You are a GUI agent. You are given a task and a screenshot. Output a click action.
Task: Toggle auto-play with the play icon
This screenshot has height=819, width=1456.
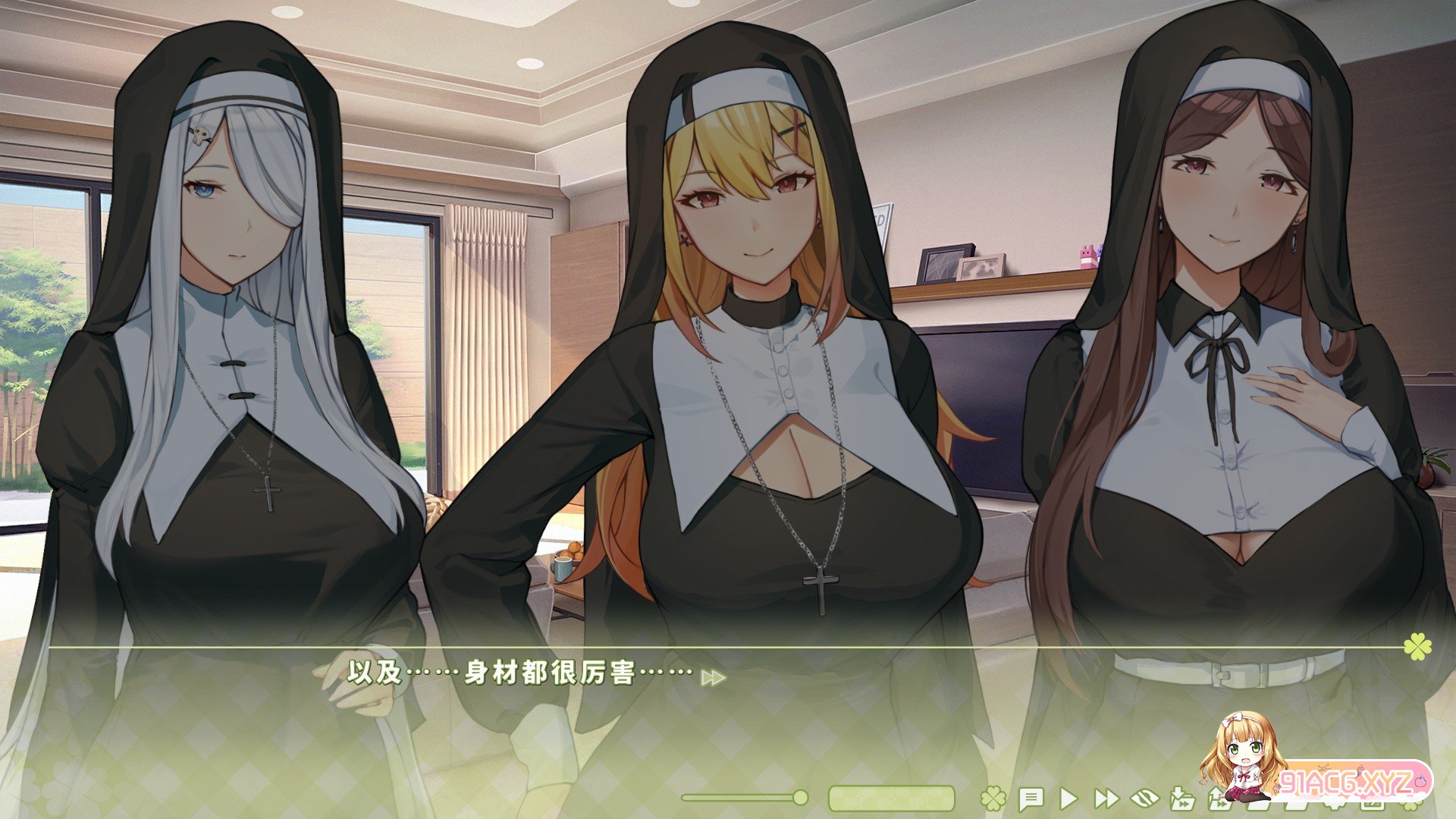click(x=1069, y=798)
